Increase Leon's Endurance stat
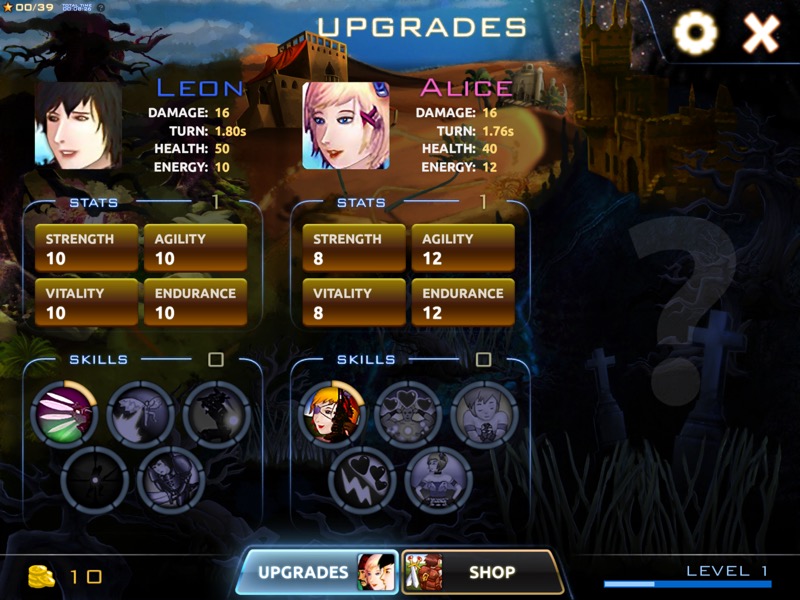The width and height of the screenshot is (800, 600). click(x=195, y=302)
